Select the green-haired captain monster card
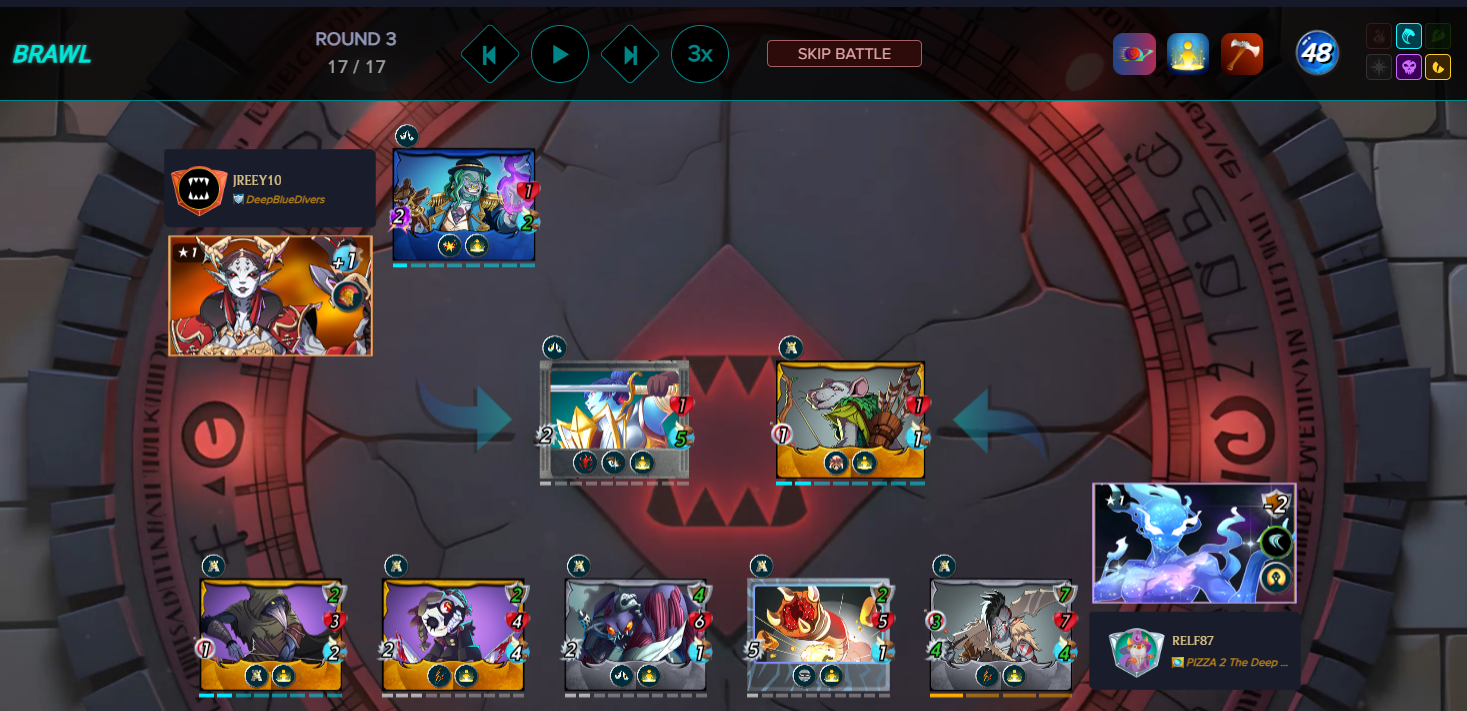The height and width of the screenshot is (711, 1467). [x=464, y=205]
